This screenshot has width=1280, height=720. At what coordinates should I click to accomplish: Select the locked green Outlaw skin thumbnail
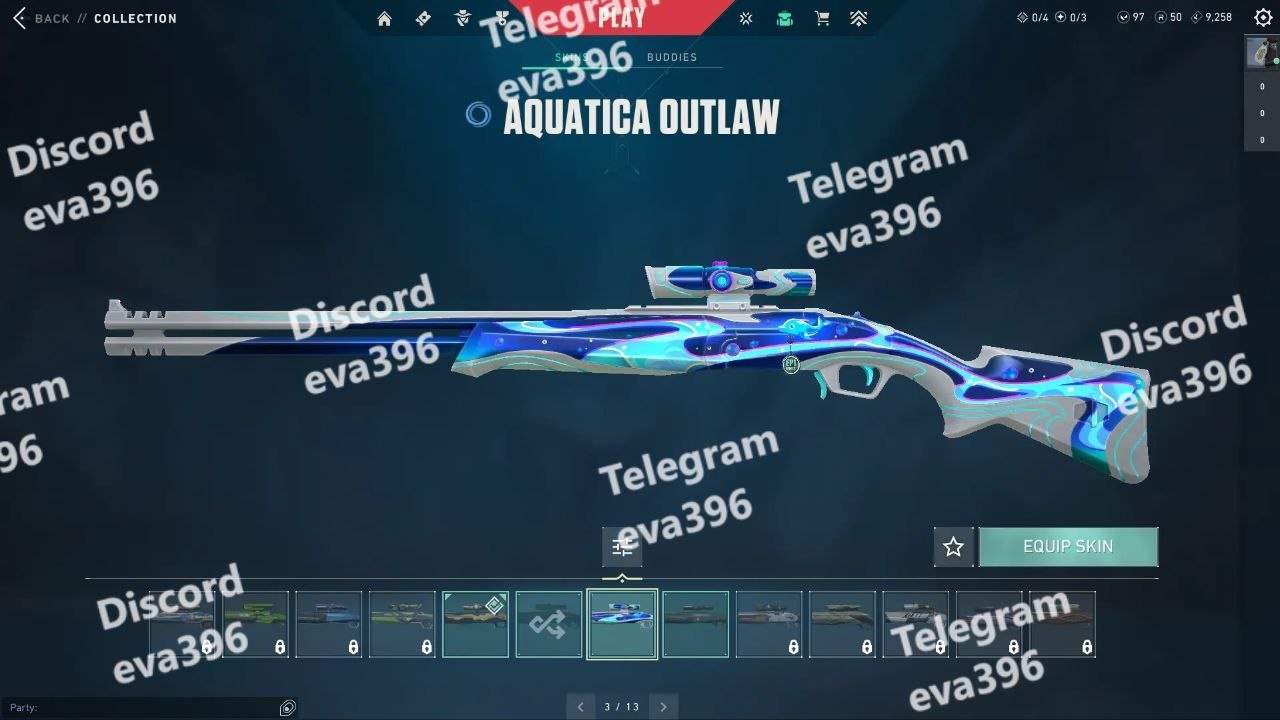pyautogui.click(x=255, y=624)
